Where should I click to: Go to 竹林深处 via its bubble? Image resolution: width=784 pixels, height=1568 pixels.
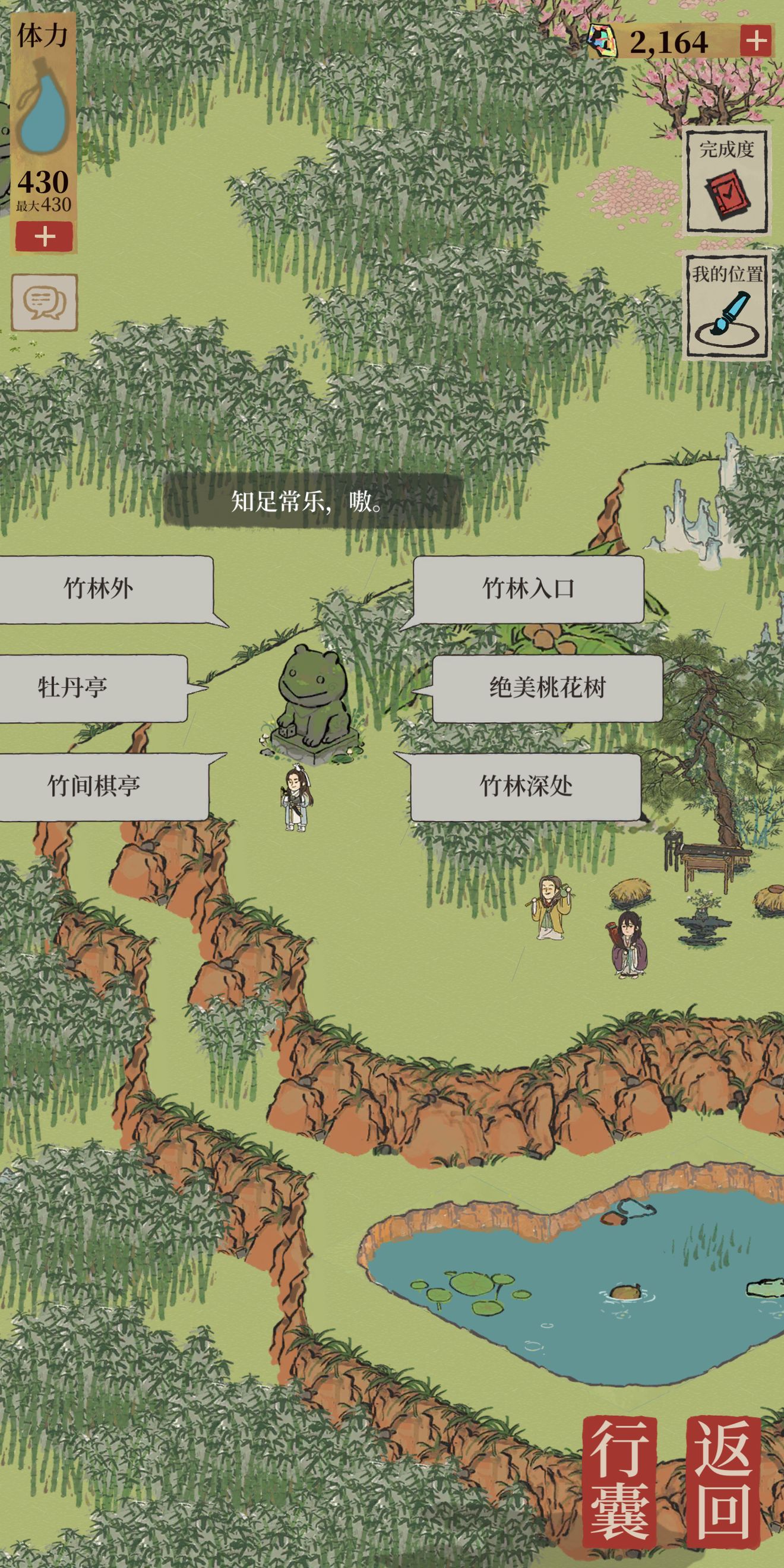click(x=526, y=786)
